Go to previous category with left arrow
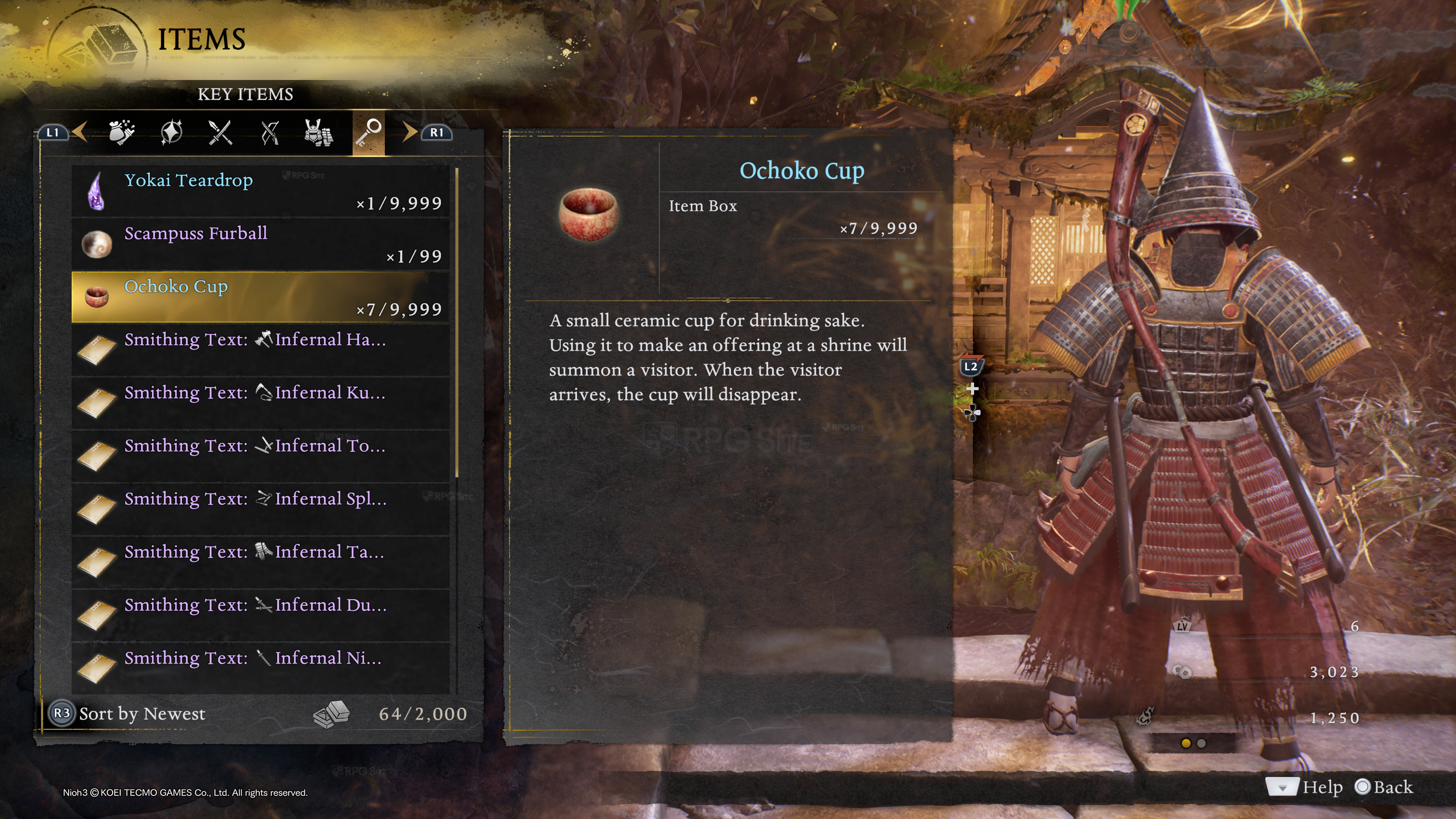 click(x=80, y=132)
